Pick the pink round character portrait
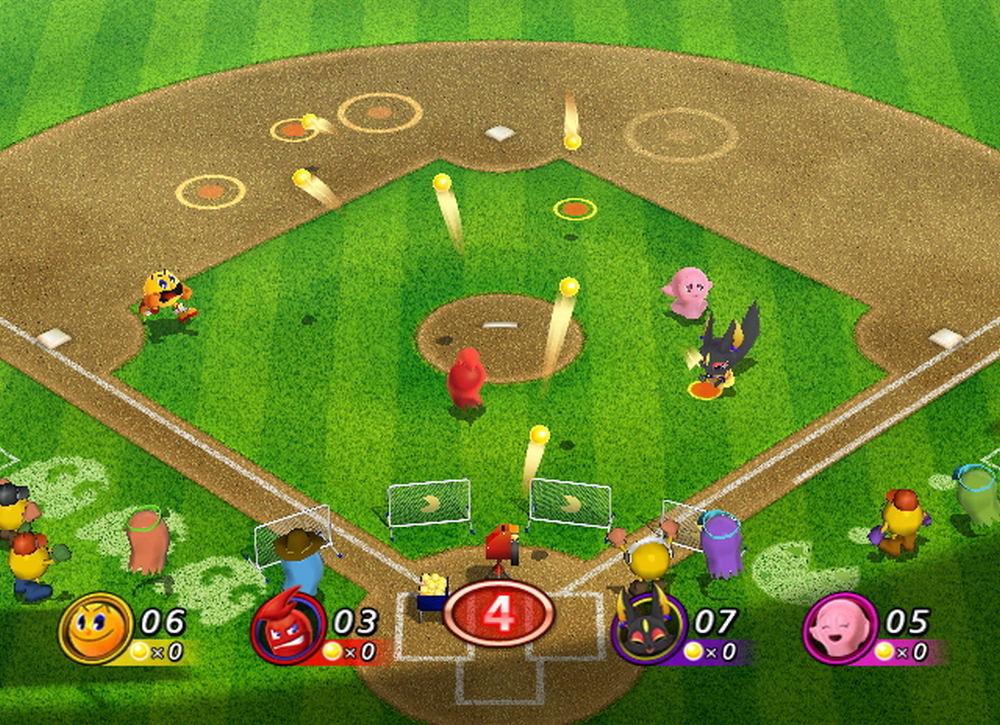Image resolution: width=1000 pixels, height=725 pixels. (839, 627)
